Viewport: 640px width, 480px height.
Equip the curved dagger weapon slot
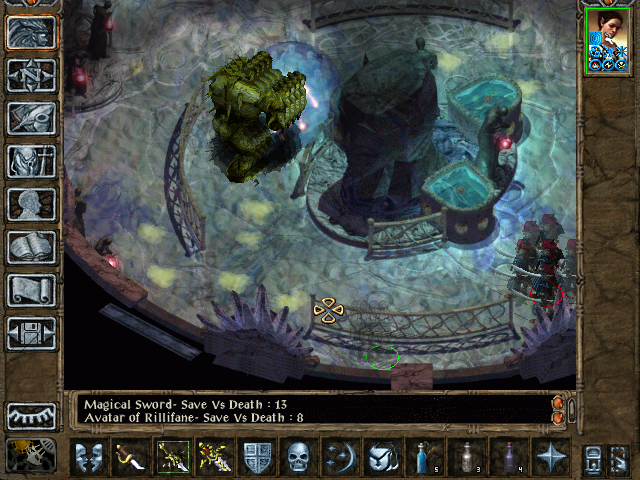(x=131, y=457)
